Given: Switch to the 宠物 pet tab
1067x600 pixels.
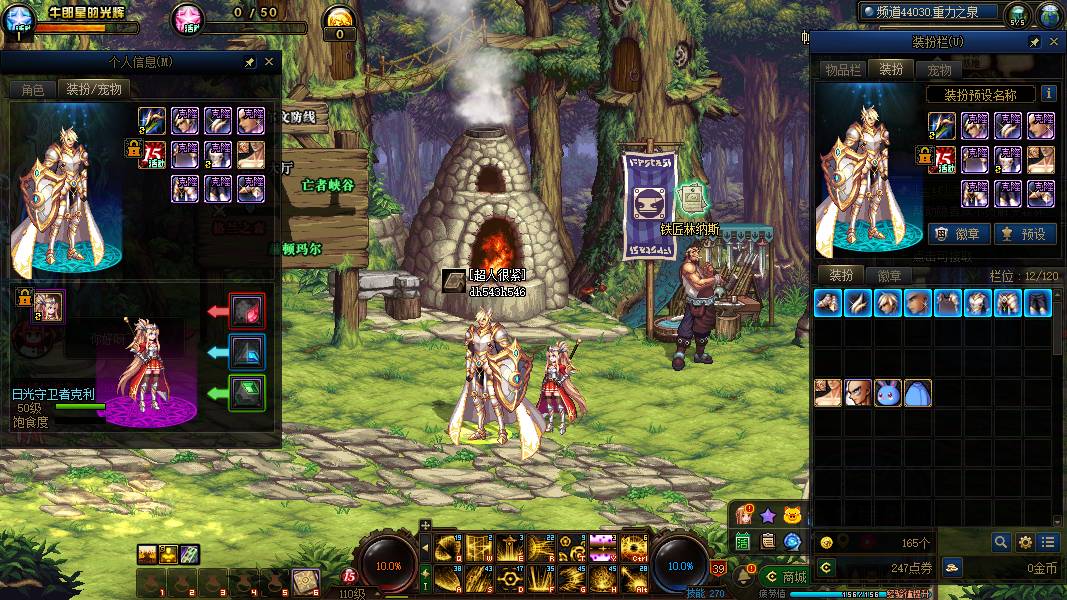Looking at the screenshot, I should (x=939, y=69).
